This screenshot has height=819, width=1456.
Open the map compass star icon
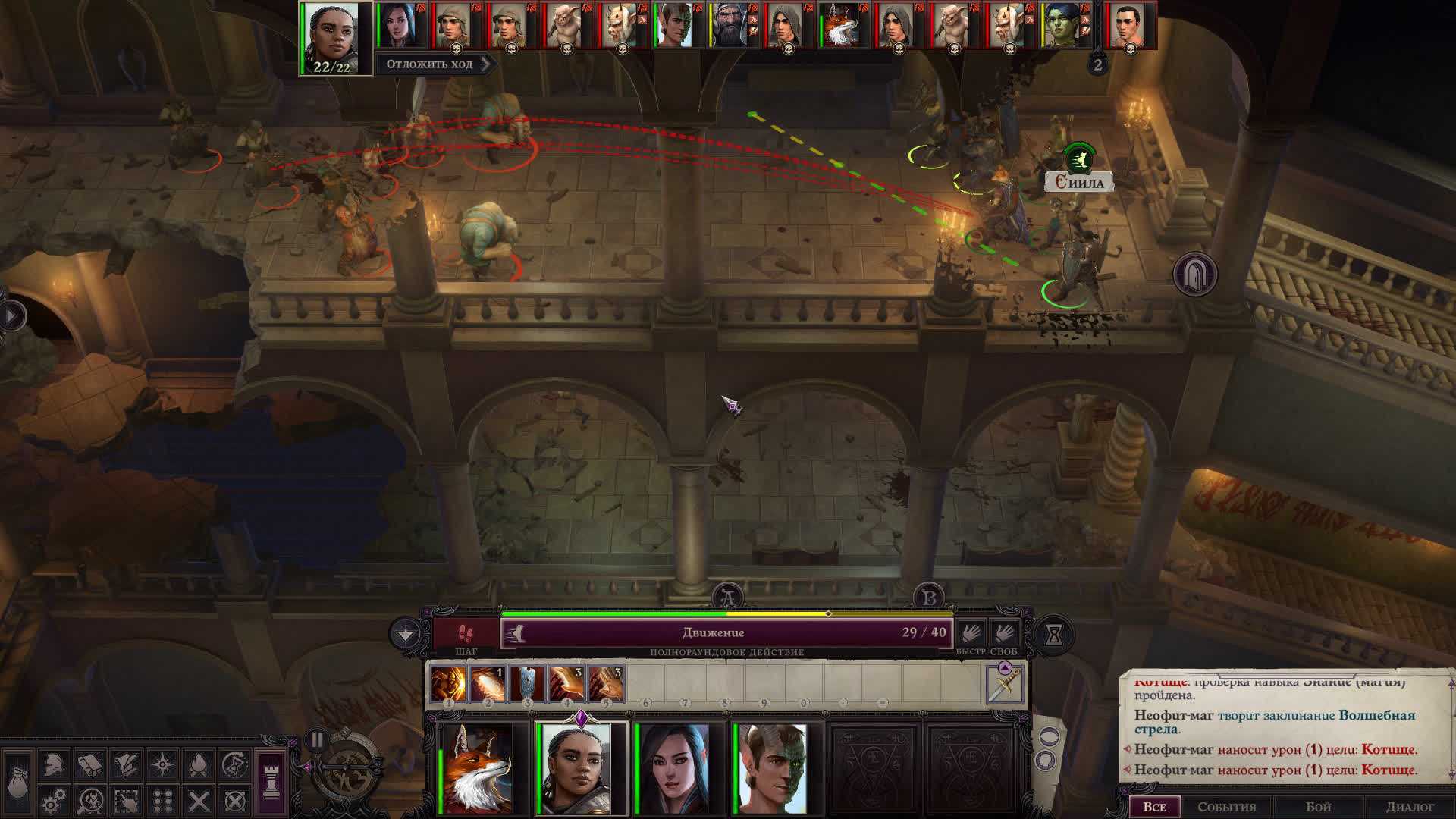[x=162, y=764]
